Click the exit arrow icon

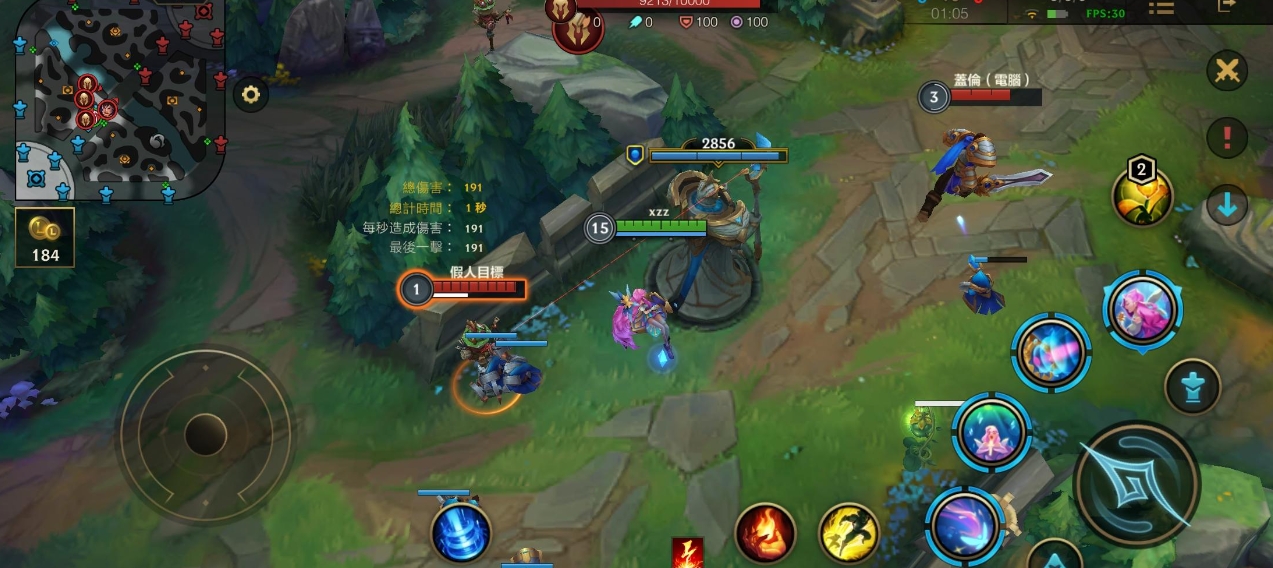click(x=1227, y=6)
